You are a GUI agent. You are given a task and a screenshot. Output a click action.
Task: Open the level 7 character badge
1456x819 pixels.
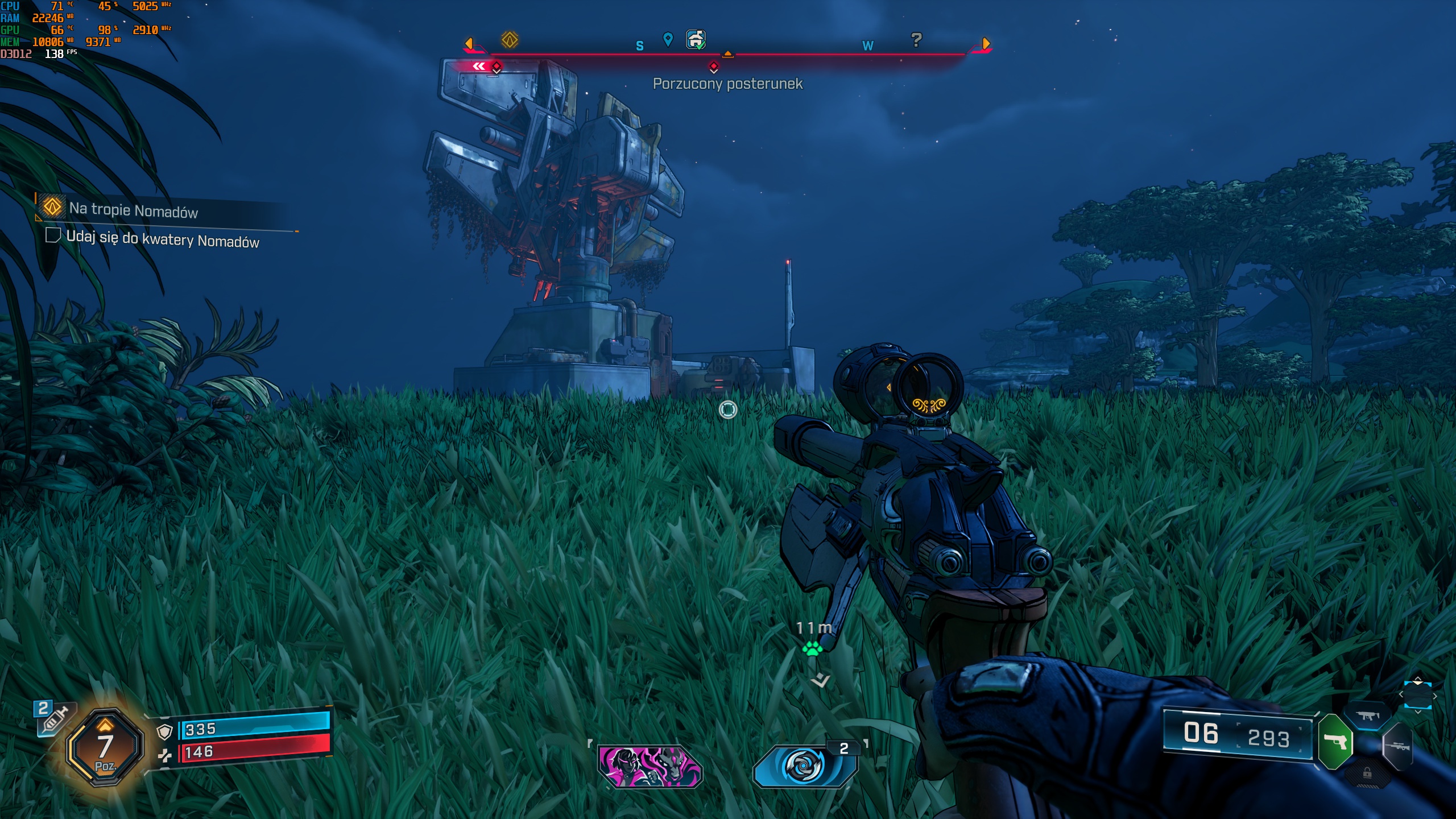(105, 748)
